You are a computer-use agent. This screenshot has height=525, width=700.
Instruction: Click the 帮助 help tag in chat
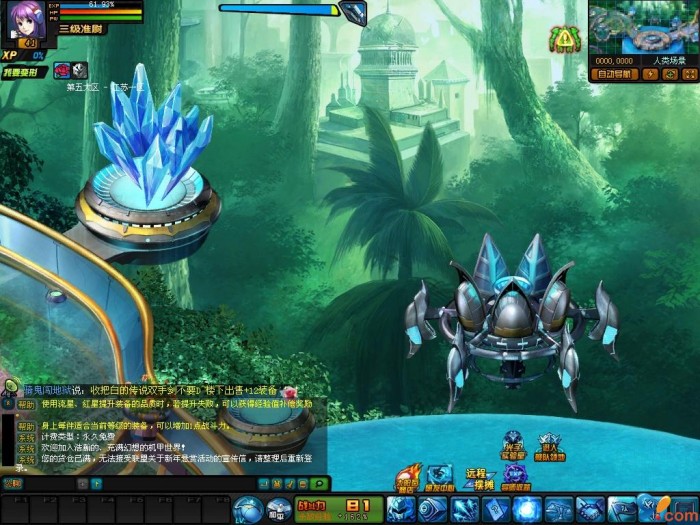click(x=26, y=405)
